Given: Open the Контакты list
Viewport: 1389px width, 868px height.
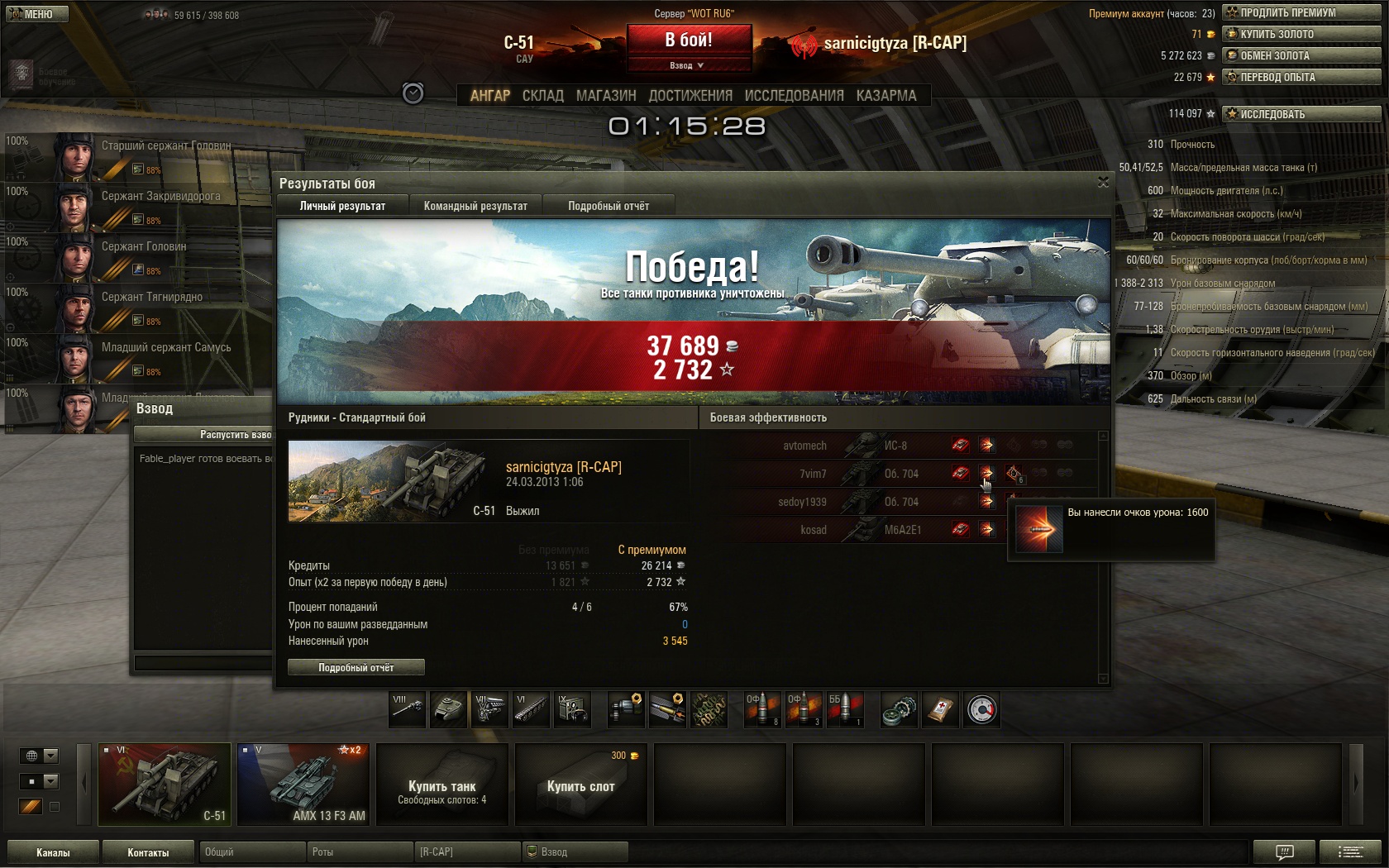Looking at the screenshot, I should tap(148, 852).
